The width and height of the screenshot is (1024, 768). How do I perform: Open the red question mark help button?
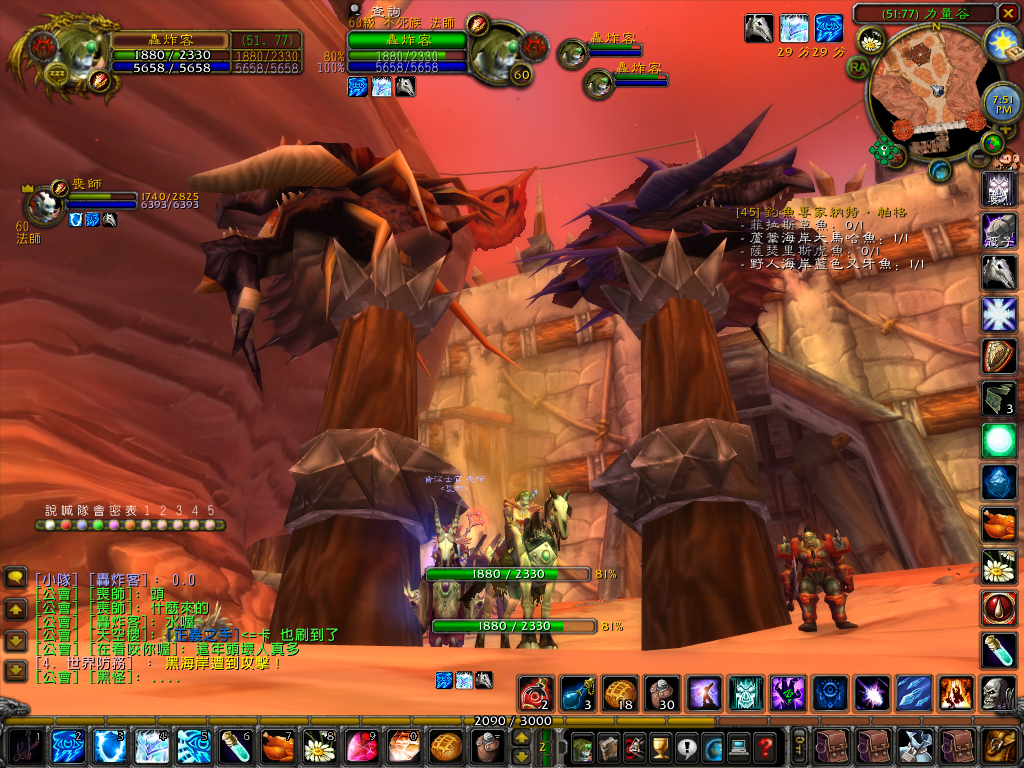765,746
